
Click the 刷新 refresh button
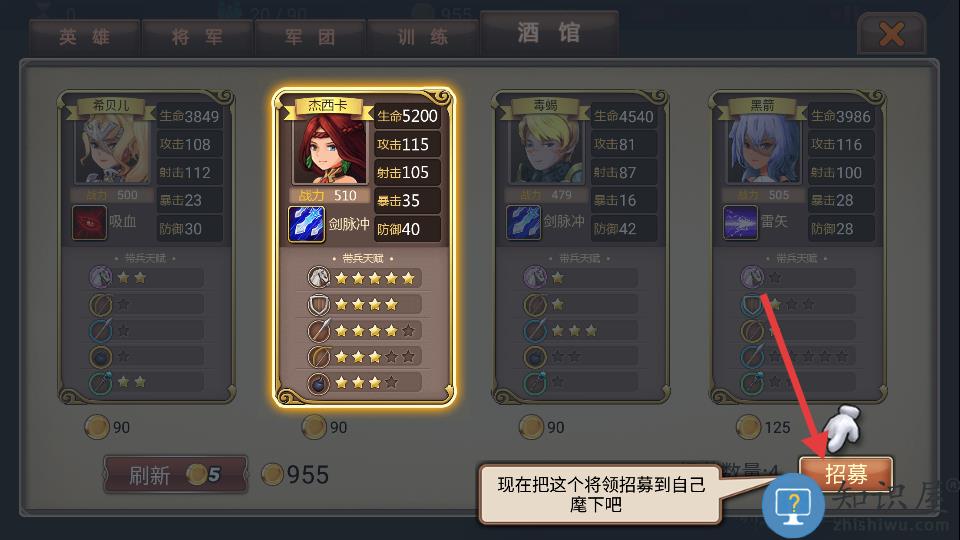pos(175,475)
